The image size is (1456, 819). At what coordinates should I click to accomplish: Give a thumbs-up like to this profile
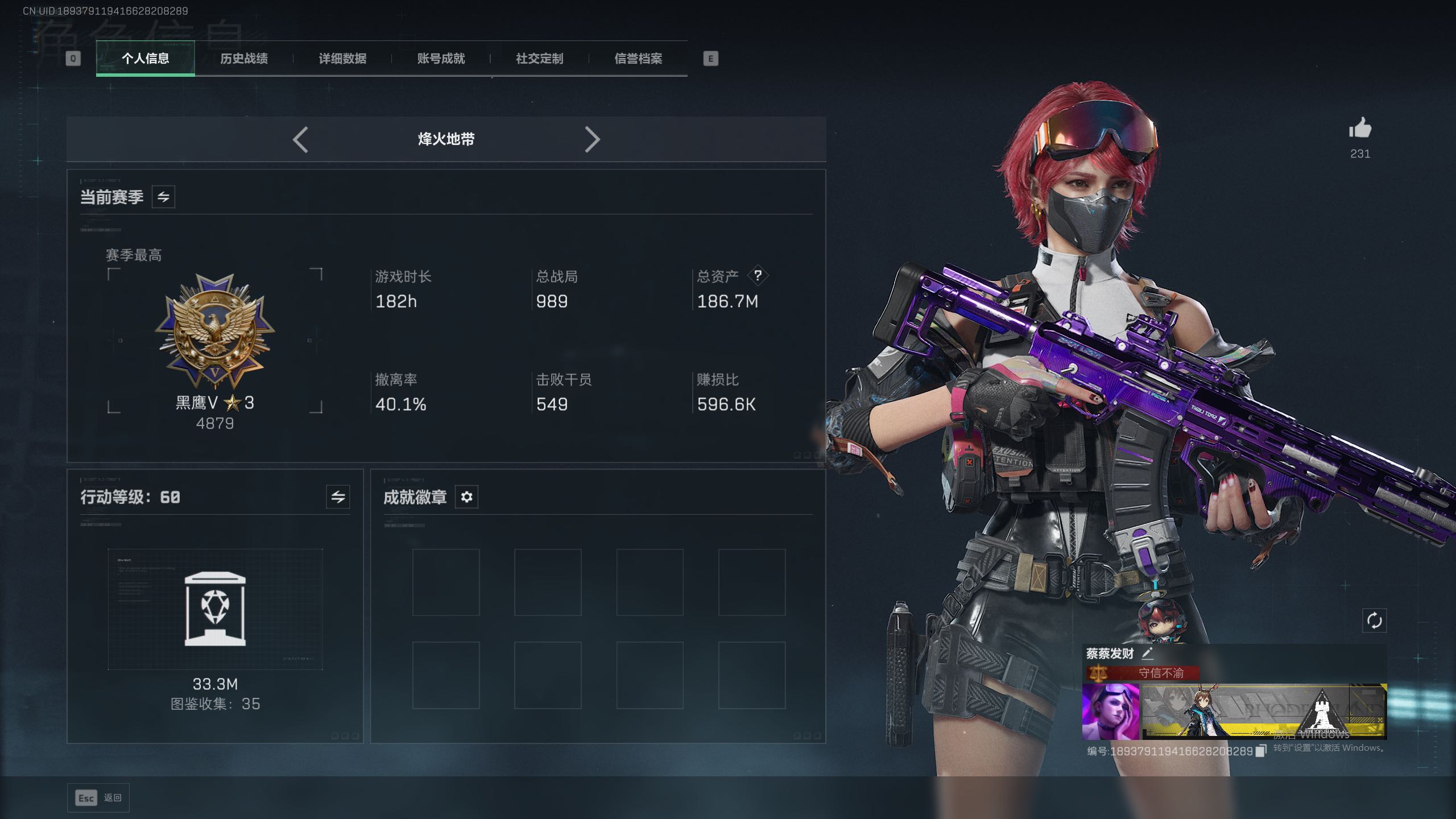point(1360,129)
